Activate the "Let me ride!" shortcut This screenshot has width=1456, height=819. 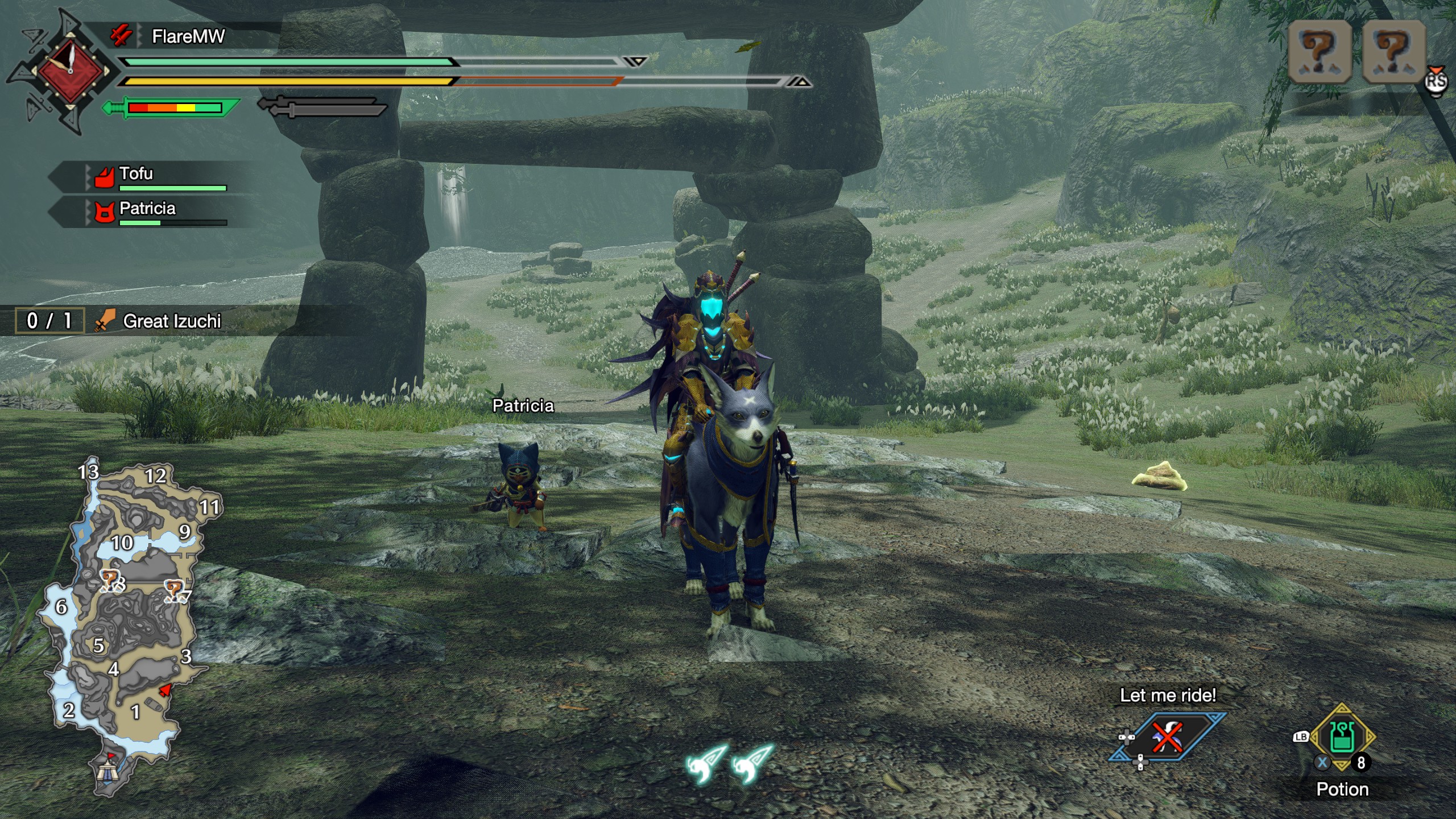point(1167,737)
